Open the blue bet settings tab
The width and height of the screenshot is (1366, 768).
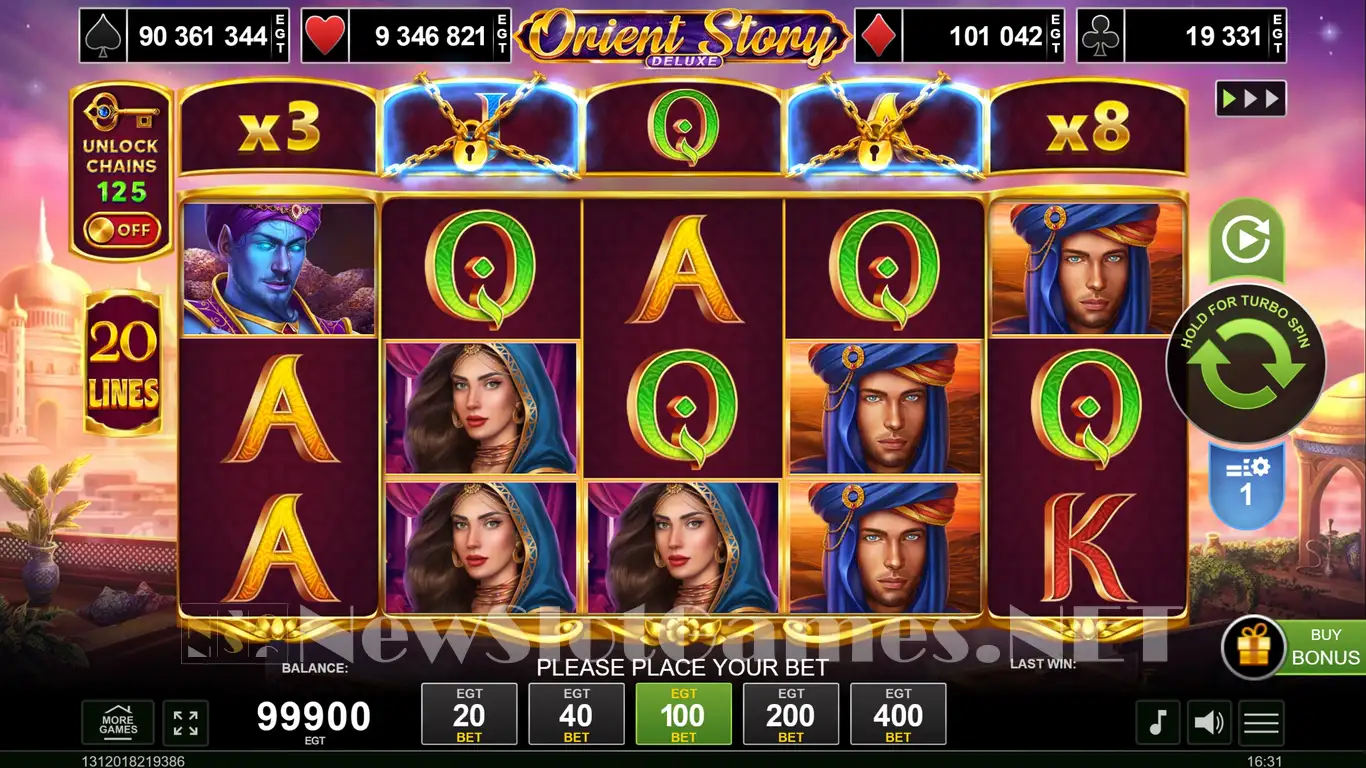[x=1246, y=484]
